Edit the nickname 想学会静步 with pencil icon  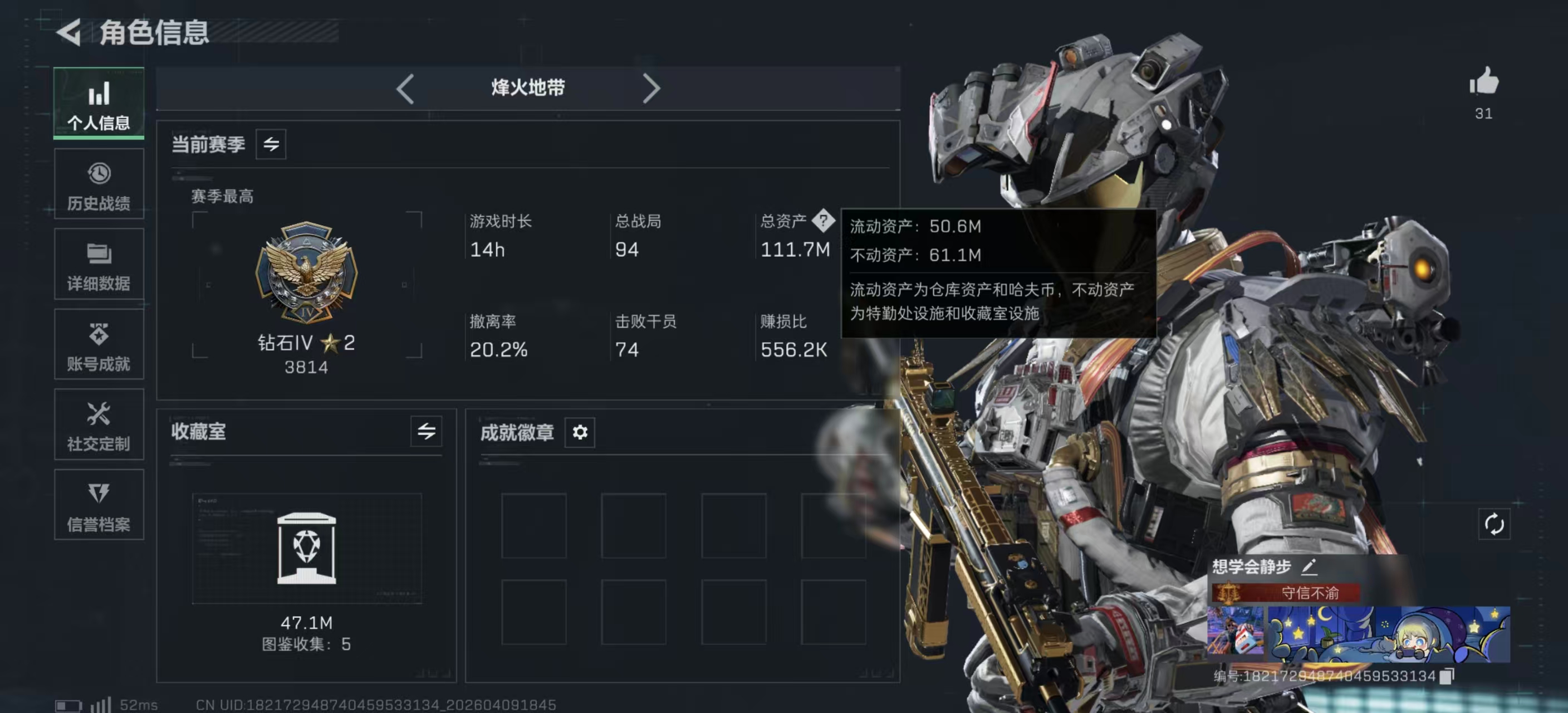tap(1309, 567)
